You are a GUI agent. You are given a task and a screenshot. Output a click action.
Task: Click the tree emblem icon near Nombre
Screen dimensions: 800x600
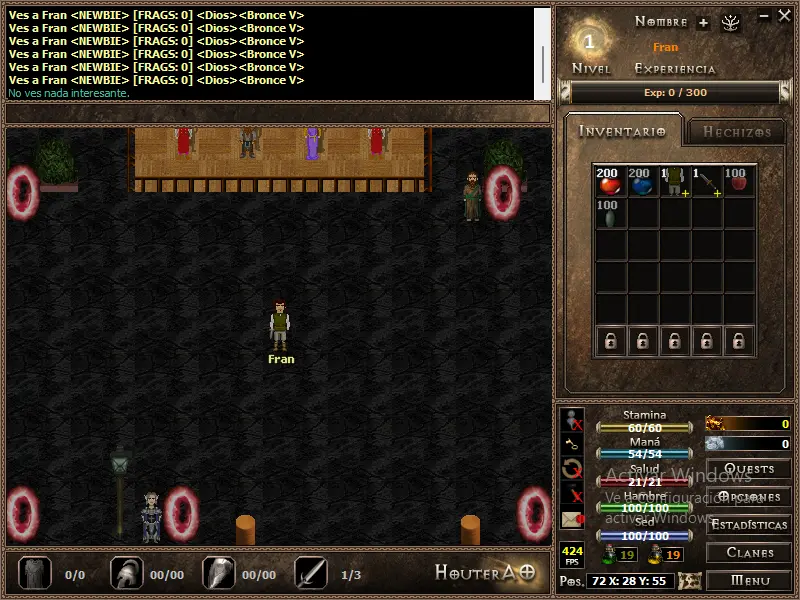(730, 22)
